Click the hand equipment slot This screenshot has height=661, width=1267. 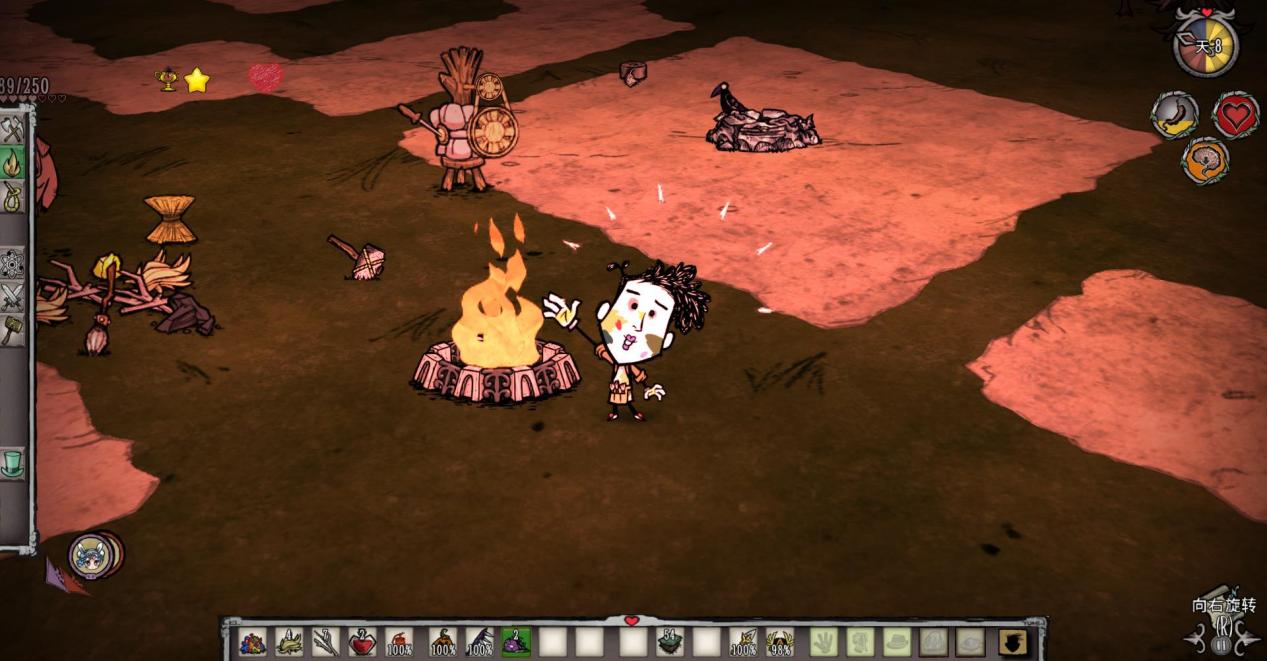click(x=823, y=642)
